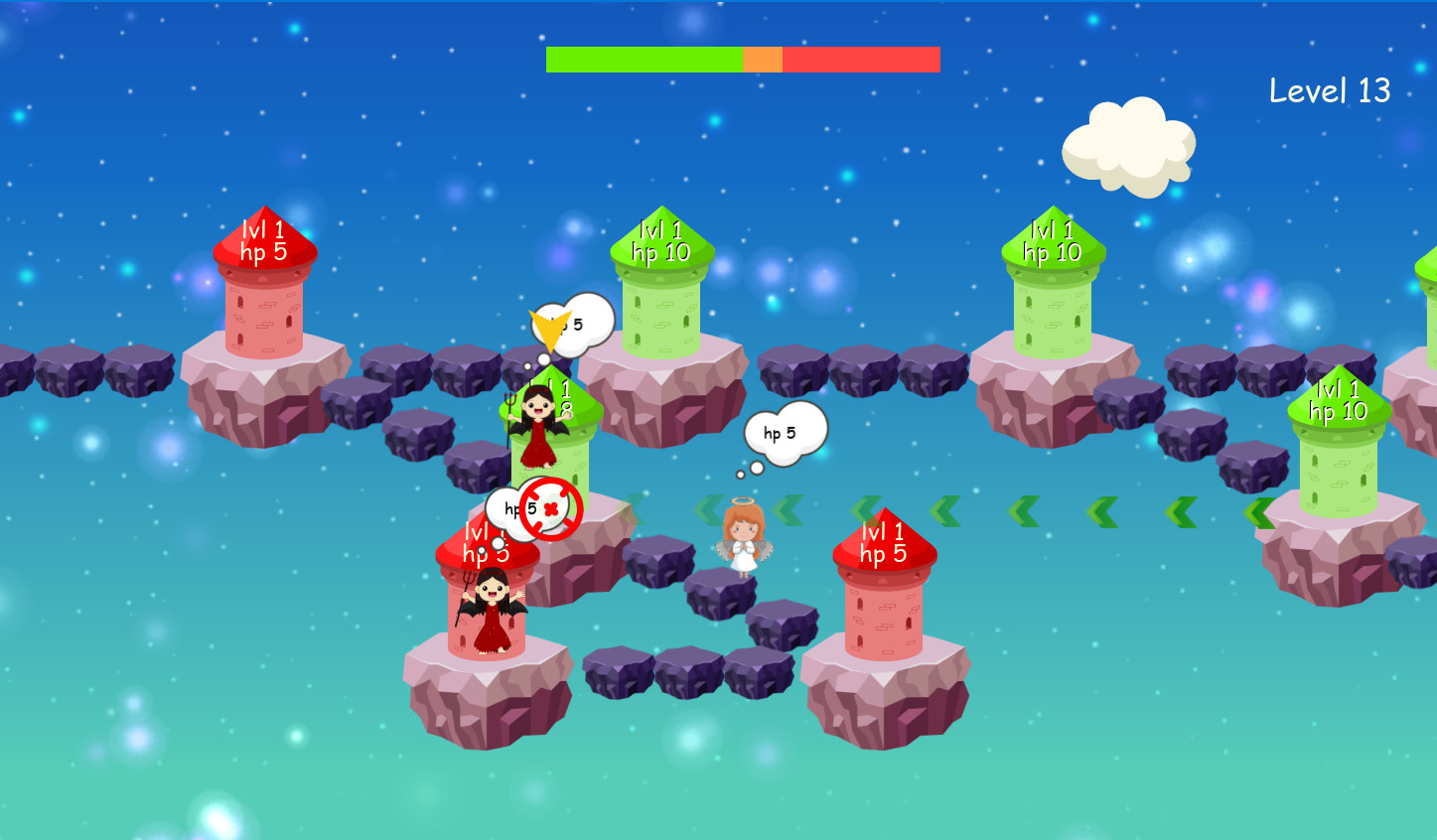
Task: Click the red 'lvl 1 hp 5' tower near the angel
Action: pos(882,596)
